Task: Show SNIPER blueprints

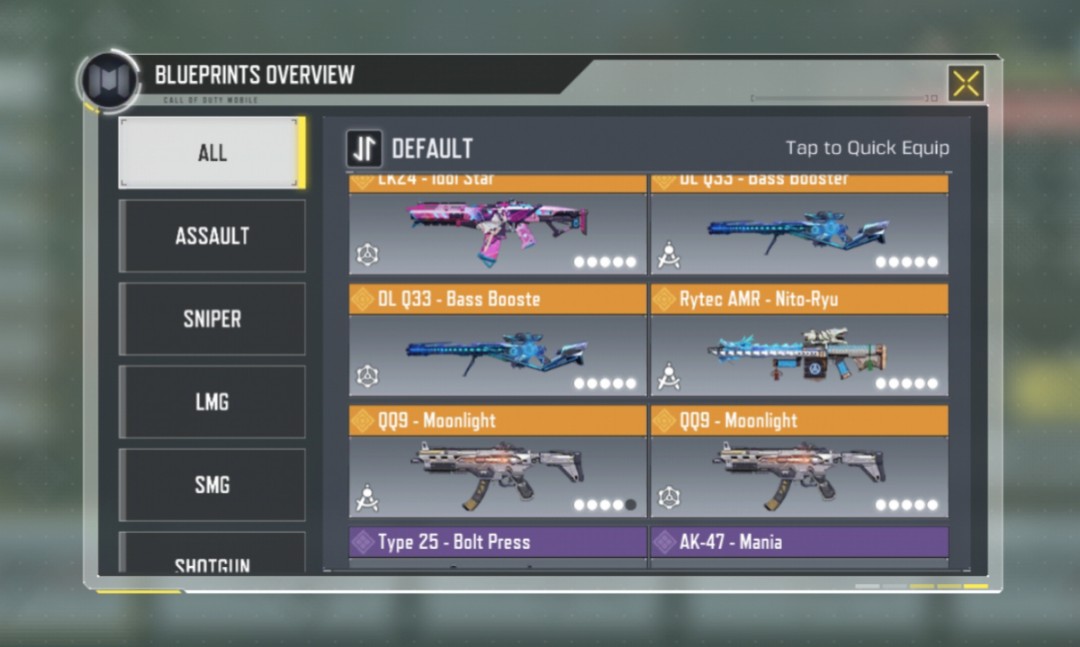Action: [x=211, y=319]
